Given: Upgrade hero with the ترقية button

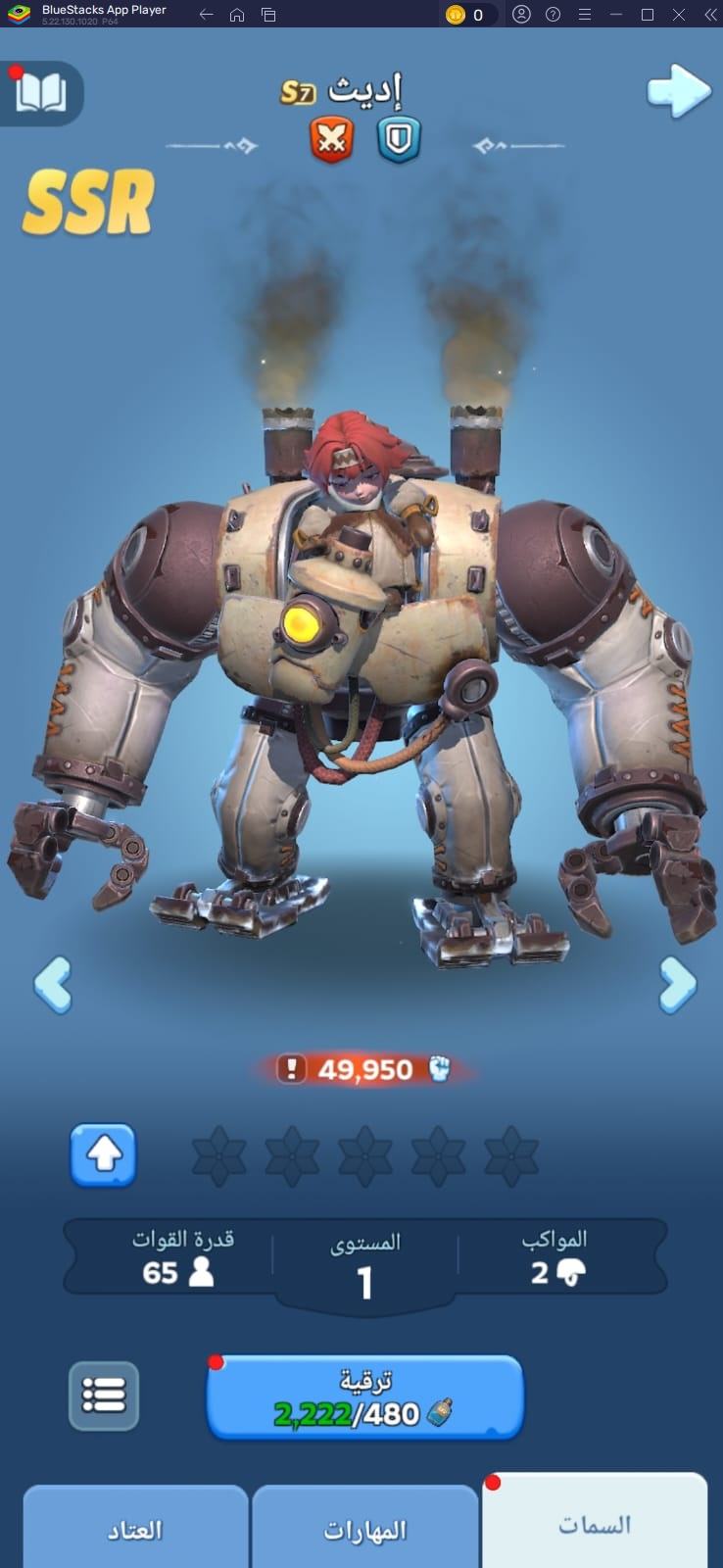Looking at the screenshot, I should (x=364, y=1397).
